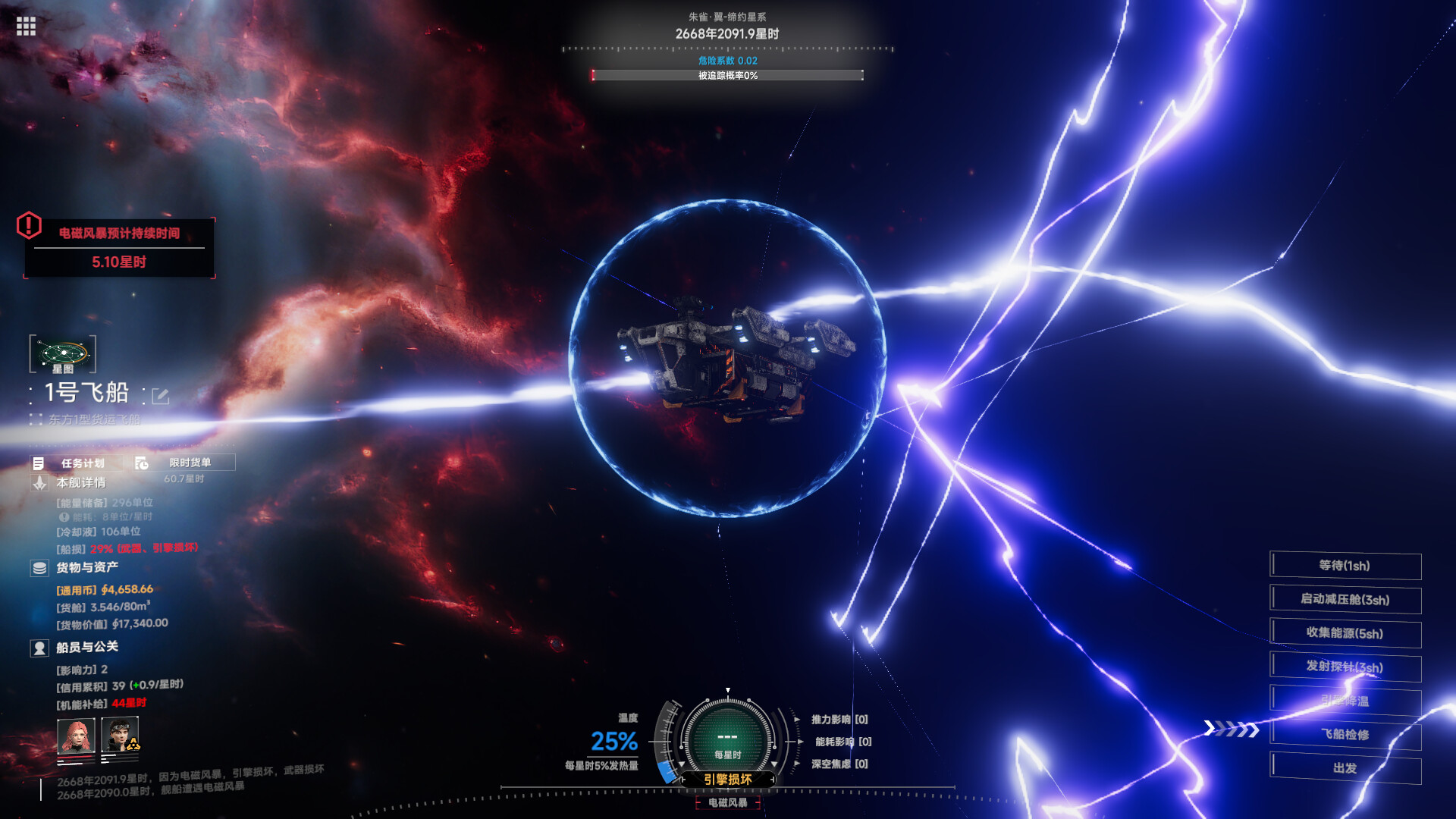Screen dimensions: 1456x819
Task: Open the 星图 star map
Action: pyautogui.click(x=63, y=354)
